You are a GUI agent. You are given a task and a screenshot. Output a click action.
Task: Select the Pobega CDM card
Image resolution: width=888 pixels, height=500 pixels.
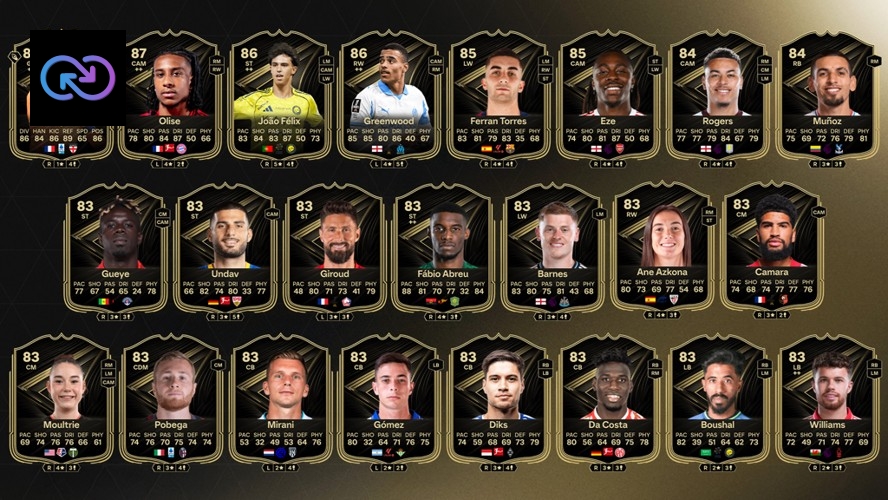tap(171, 398)
